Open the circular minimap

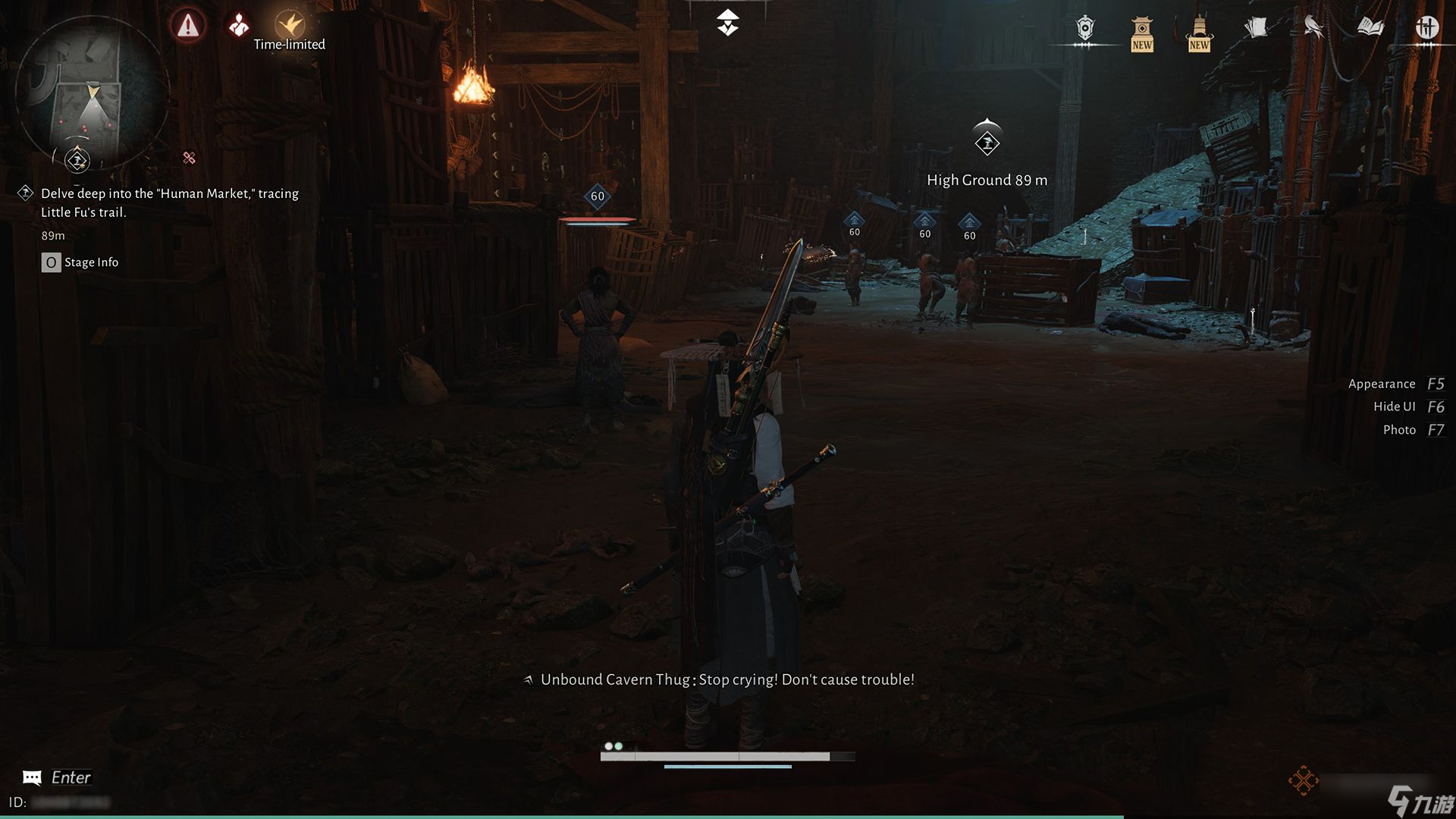pyautogui.click(x=92, y=91)
